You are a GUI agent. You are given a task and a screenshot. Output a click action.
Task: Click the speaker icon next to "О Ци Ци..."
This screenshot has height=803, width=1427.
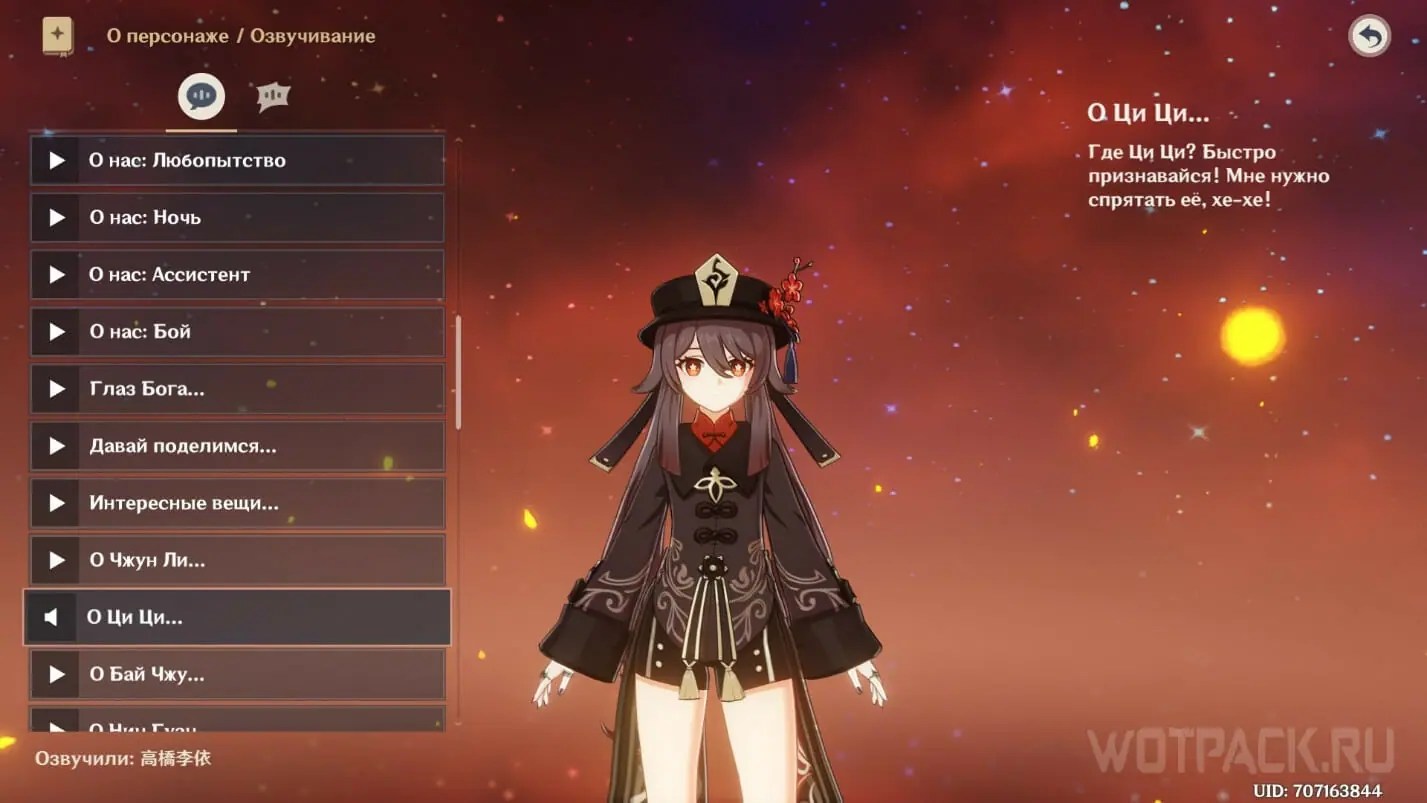(x=53, y=617)
